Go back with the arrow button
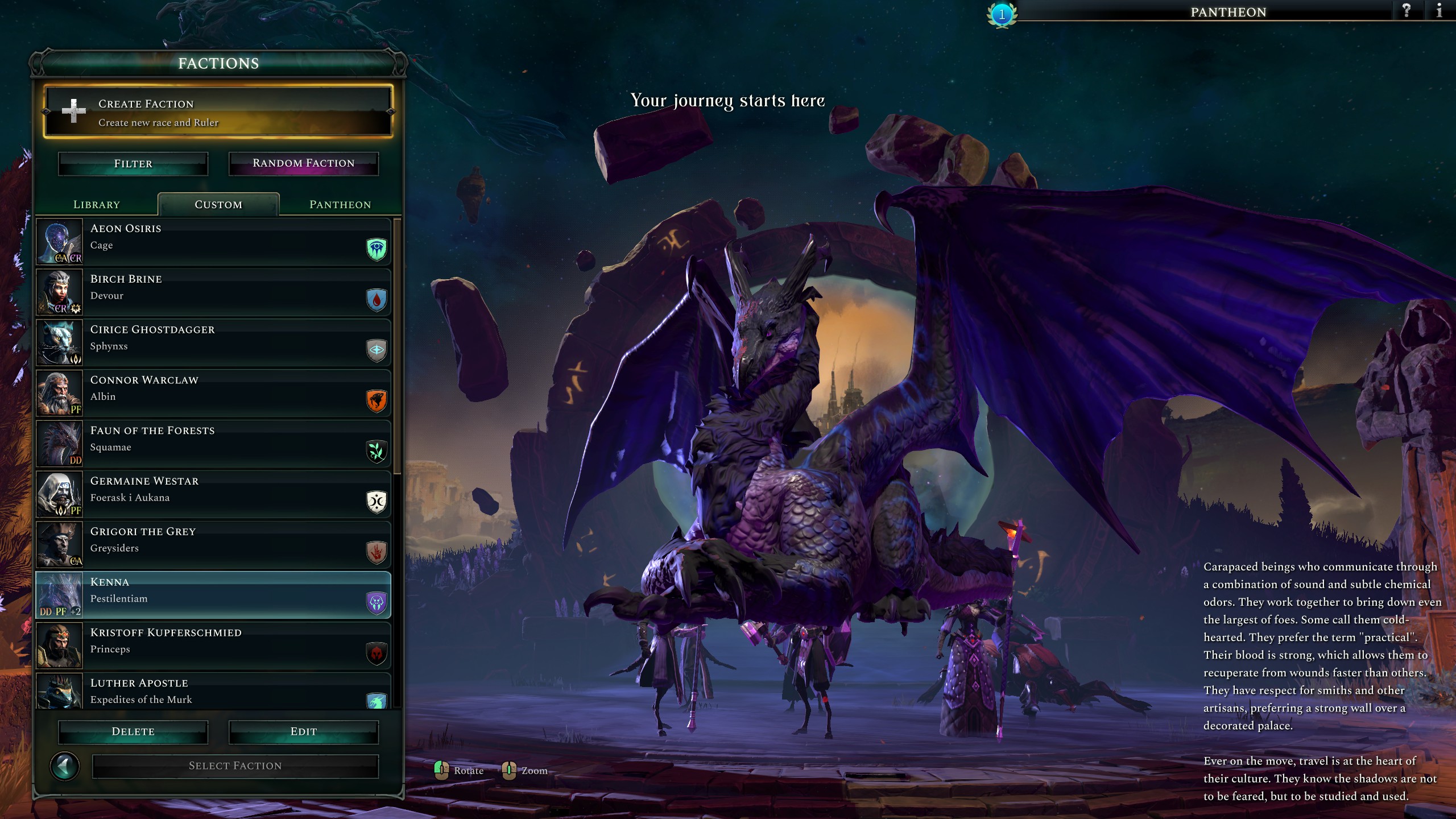The height and width of the screenshot is (819, 1456). (x=65, y=767)
